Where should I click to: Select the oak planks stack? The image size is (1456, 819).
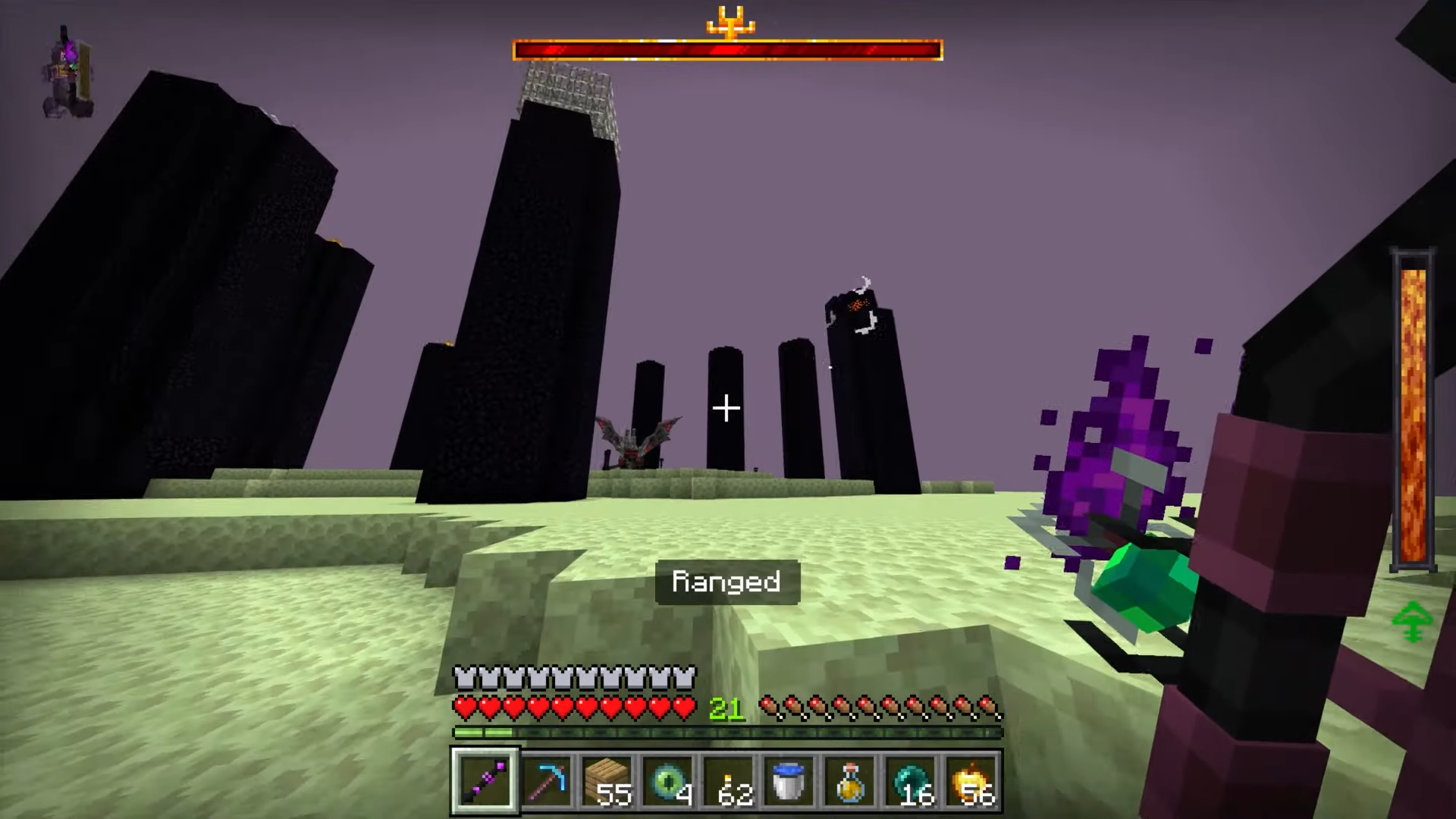coord(607,781)
